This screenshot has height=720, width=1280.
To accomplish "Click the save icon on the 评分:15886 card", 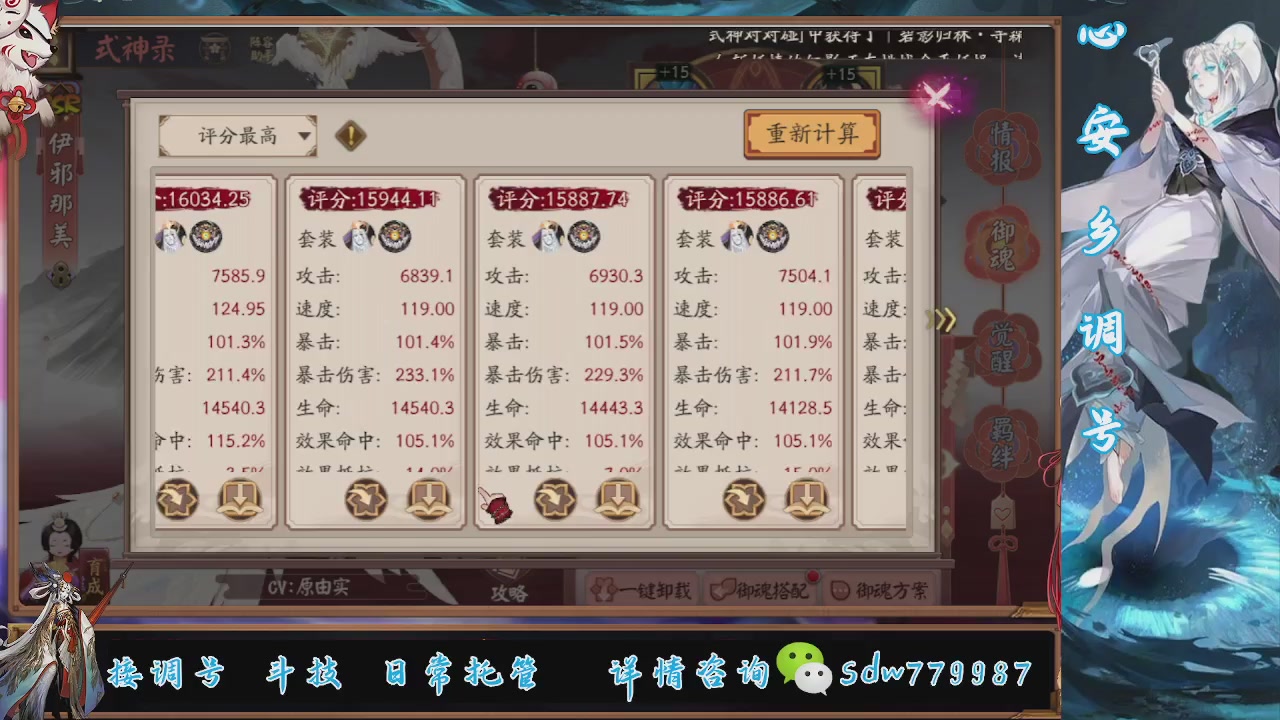I will click(x=807, y=498).
